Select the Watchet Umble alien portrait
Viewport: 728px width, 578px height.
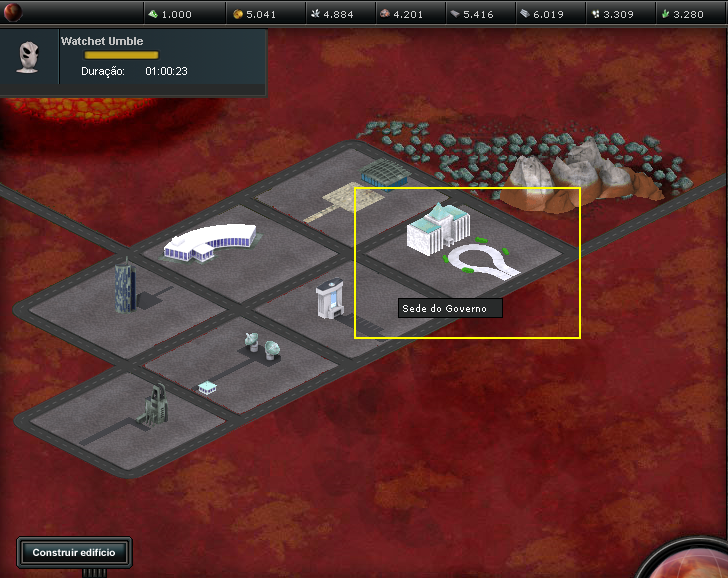click(x=28, y=56)
